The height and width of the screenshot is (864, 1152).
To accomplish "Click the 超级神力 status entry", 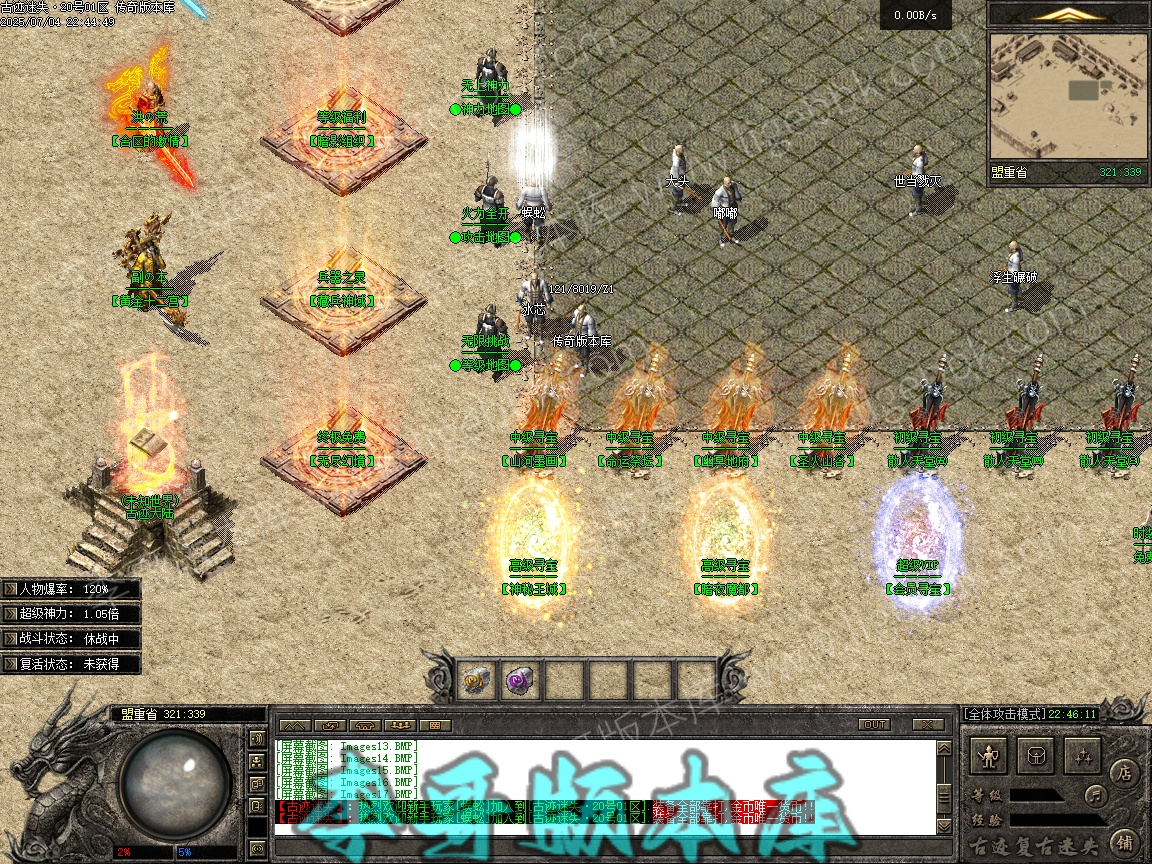I will click(70, 614).
